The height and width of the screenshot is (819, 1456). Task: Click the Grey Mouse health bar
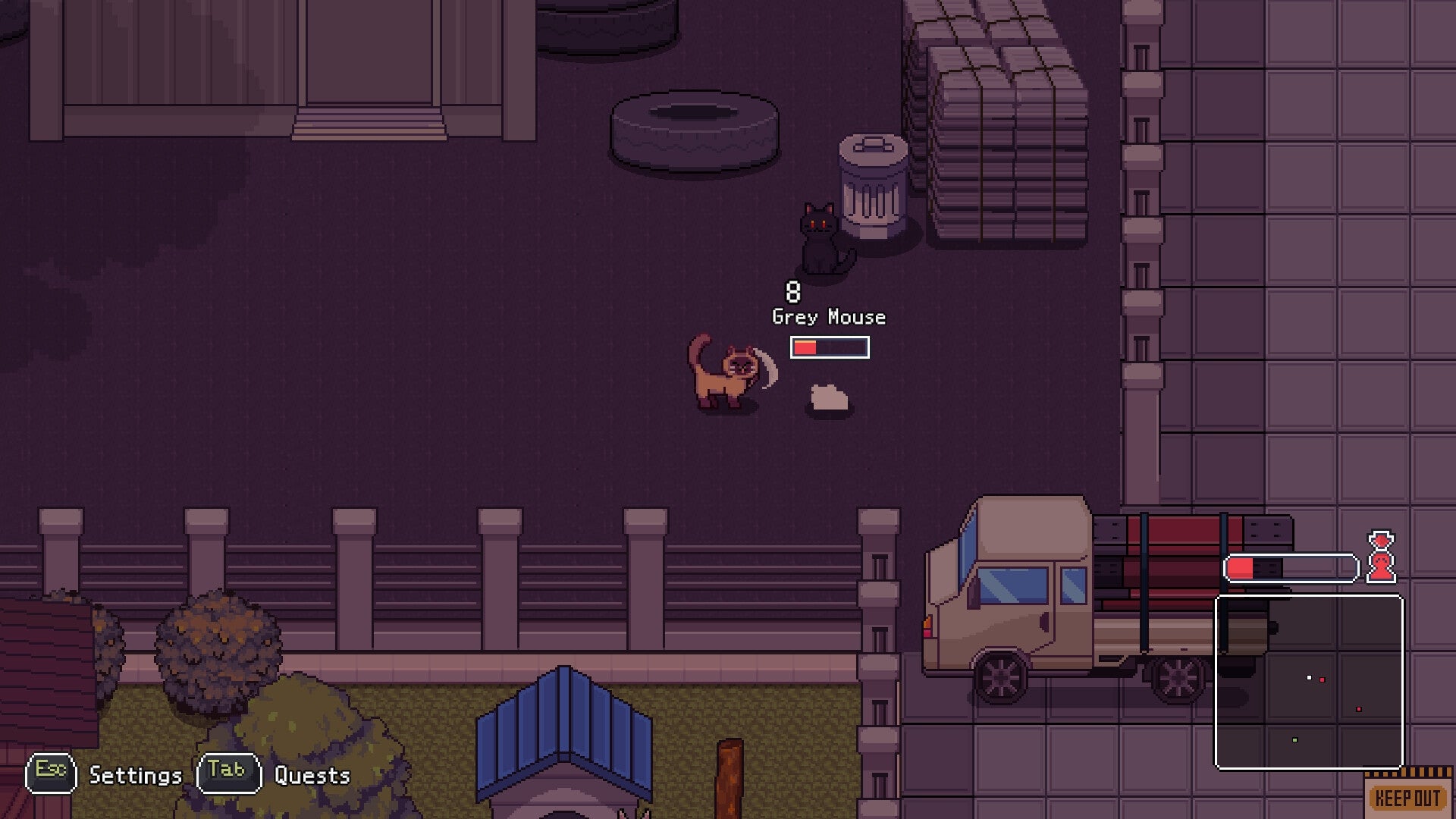point(828,347)
